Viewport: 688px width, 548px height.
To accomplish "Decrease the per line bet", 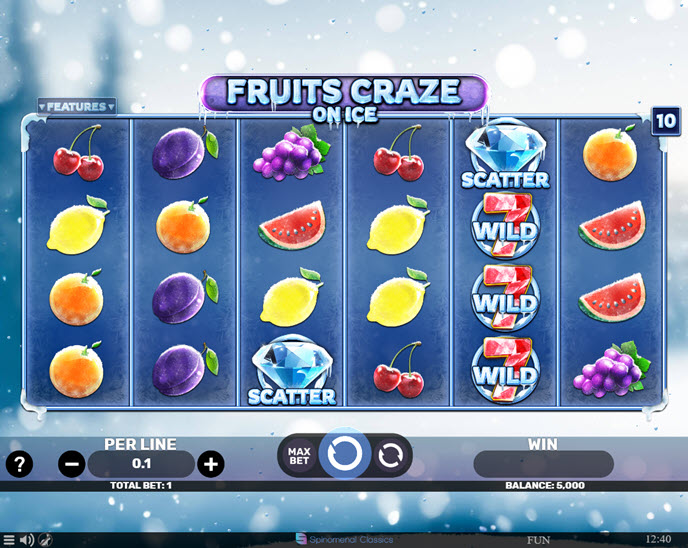I will pos(72,464).
